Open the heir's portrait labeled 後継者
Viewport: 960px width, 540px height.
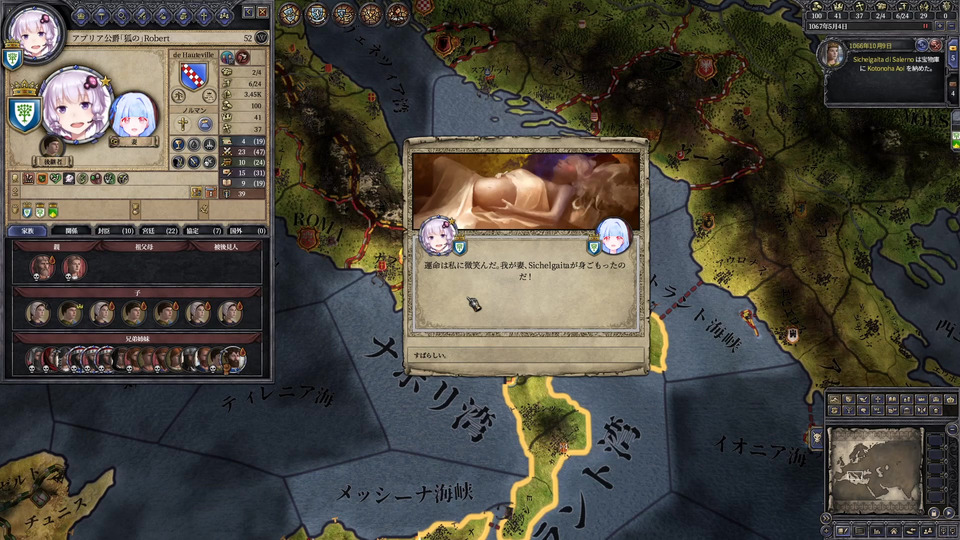(53, 145)
